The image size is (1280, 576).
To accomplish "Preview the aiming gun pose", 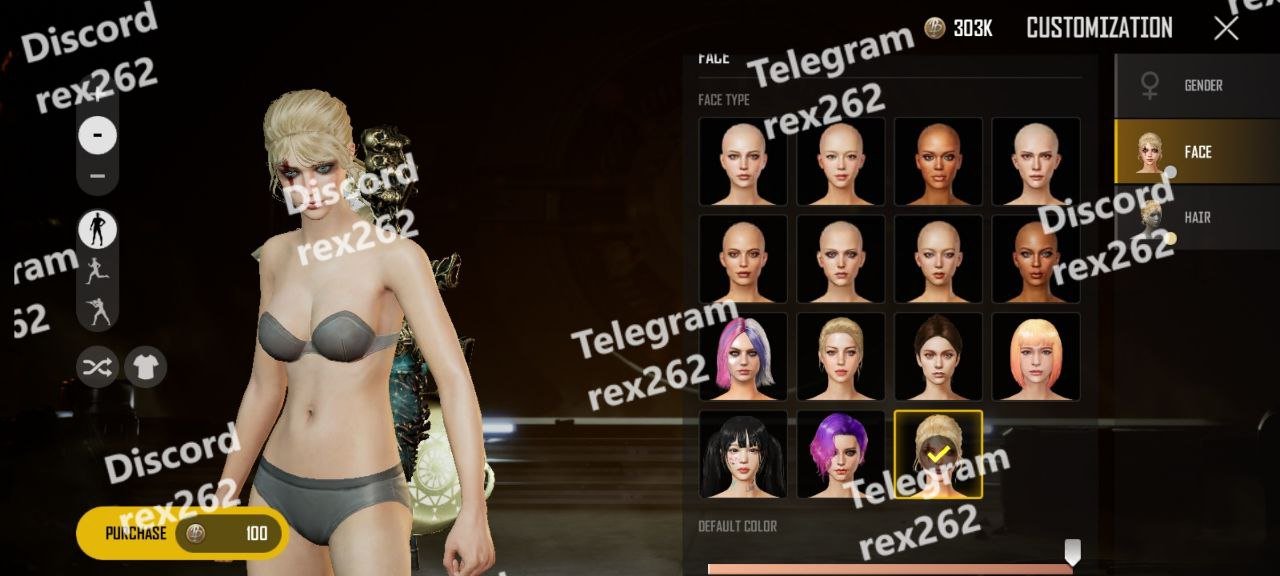I will 98,312.
